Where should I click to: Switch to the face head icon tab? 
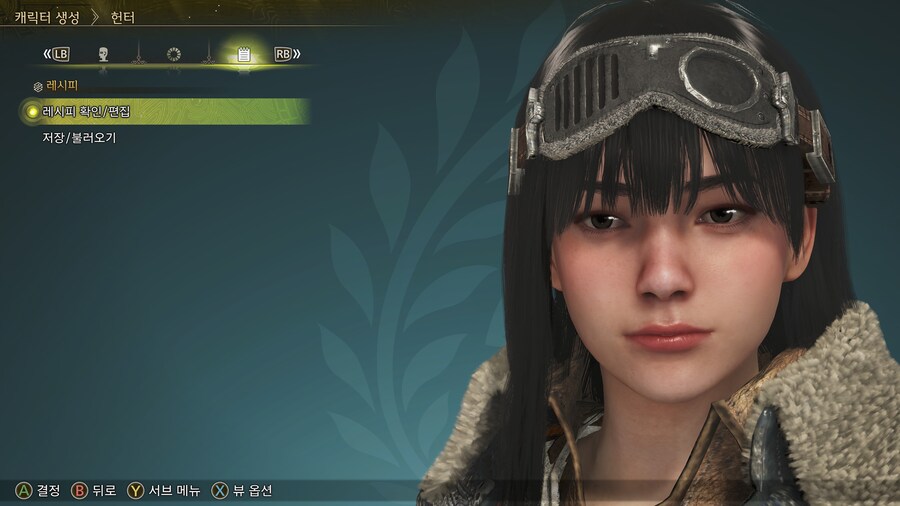103,54
